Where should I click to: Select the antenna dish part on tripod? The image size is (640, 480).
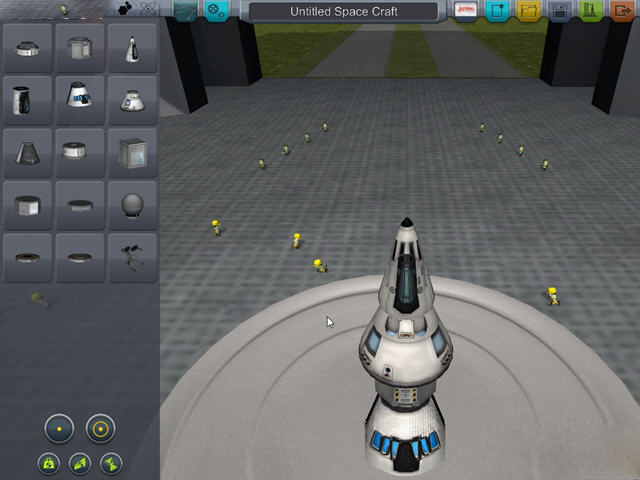(x=133, y=257)
